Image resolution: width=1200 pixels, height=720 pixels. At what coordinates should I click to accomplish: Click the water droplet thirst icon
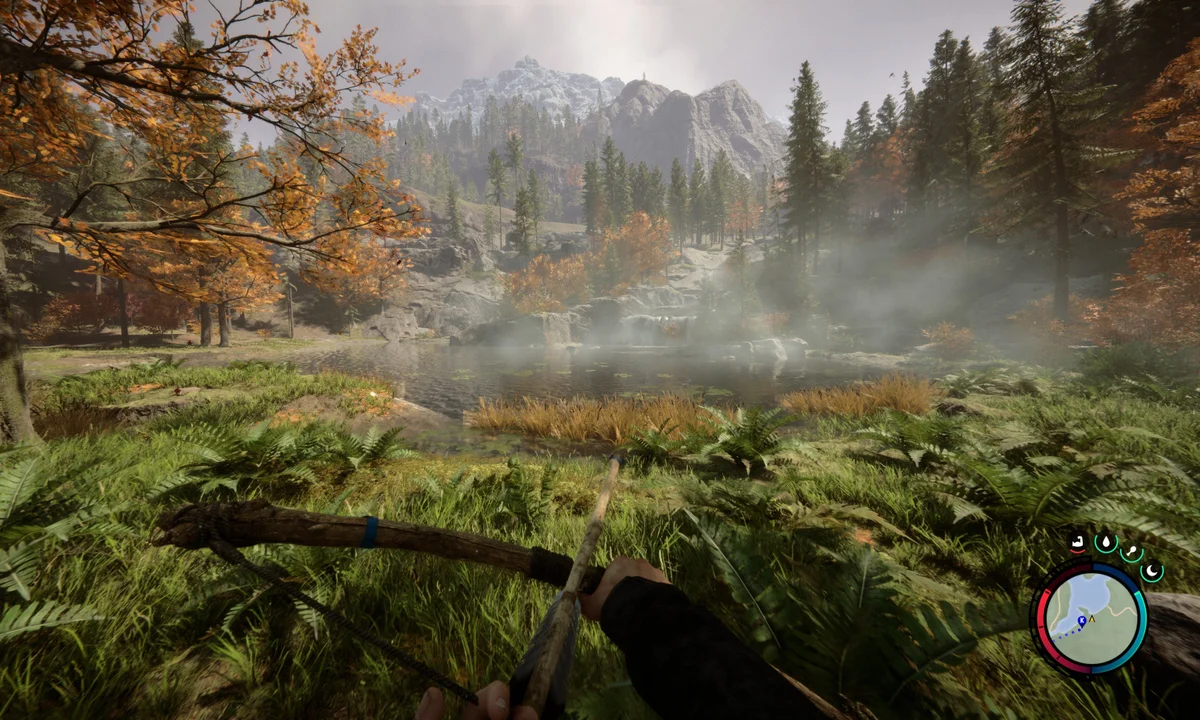1106,543
